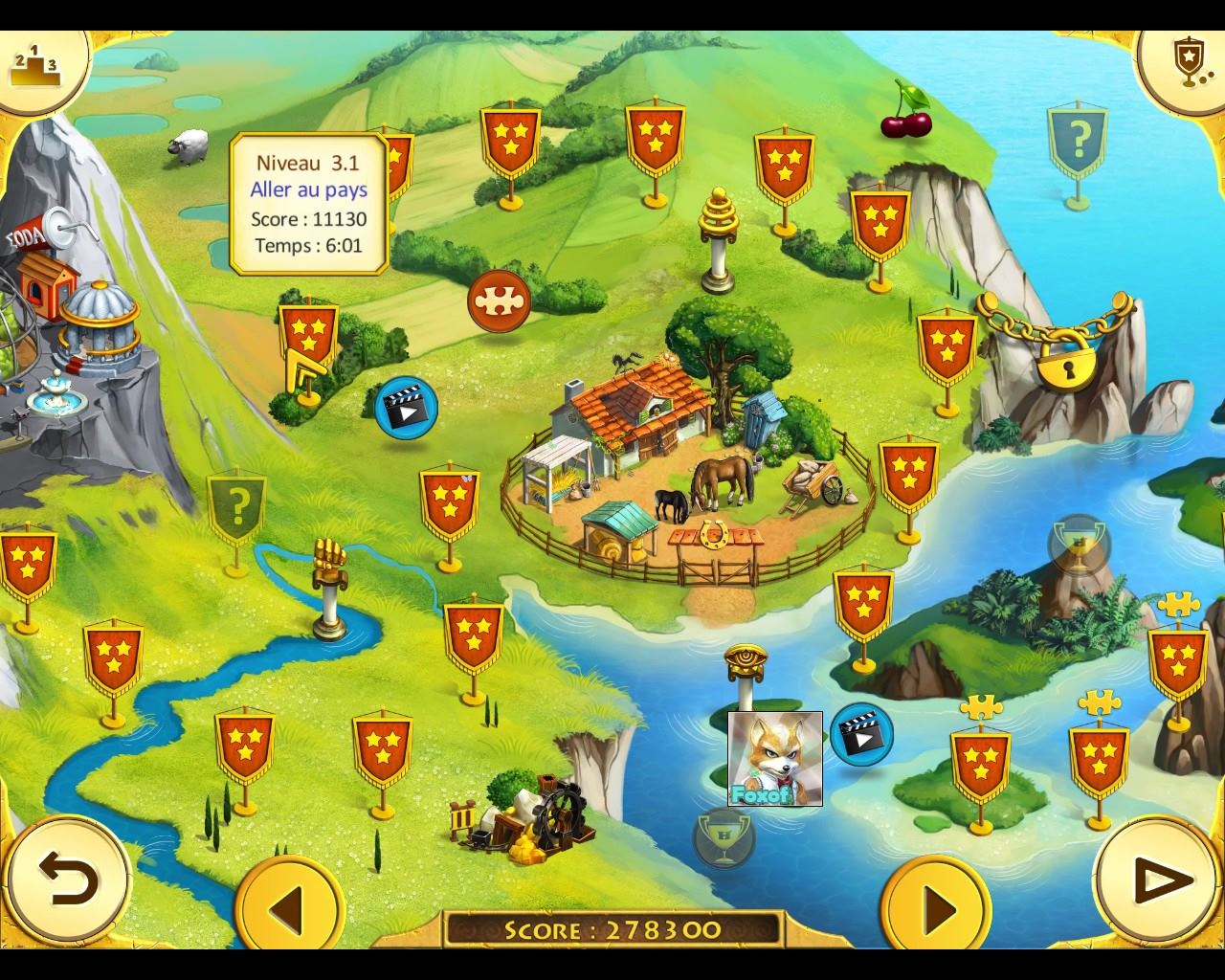Show the previous map page

[288, 905]
